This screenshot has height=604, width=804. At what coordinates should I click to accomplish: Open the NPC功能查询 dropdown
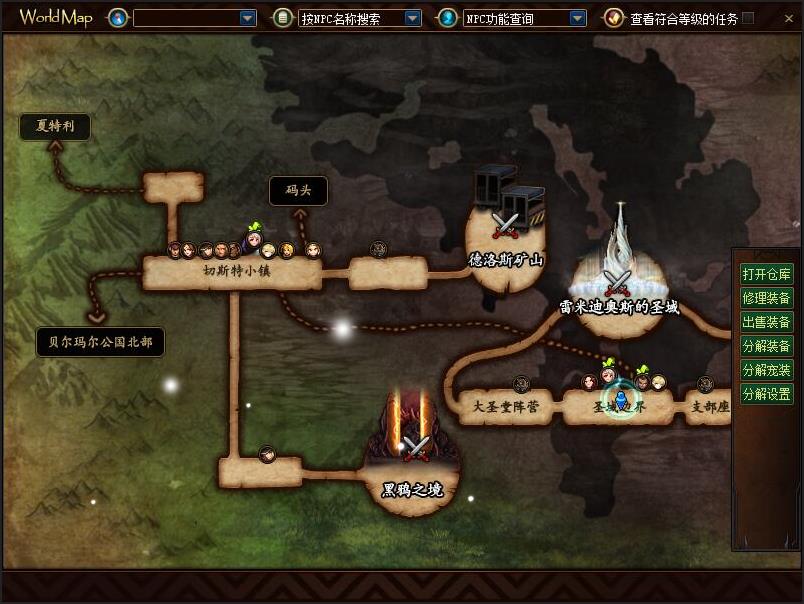point(577,18)
